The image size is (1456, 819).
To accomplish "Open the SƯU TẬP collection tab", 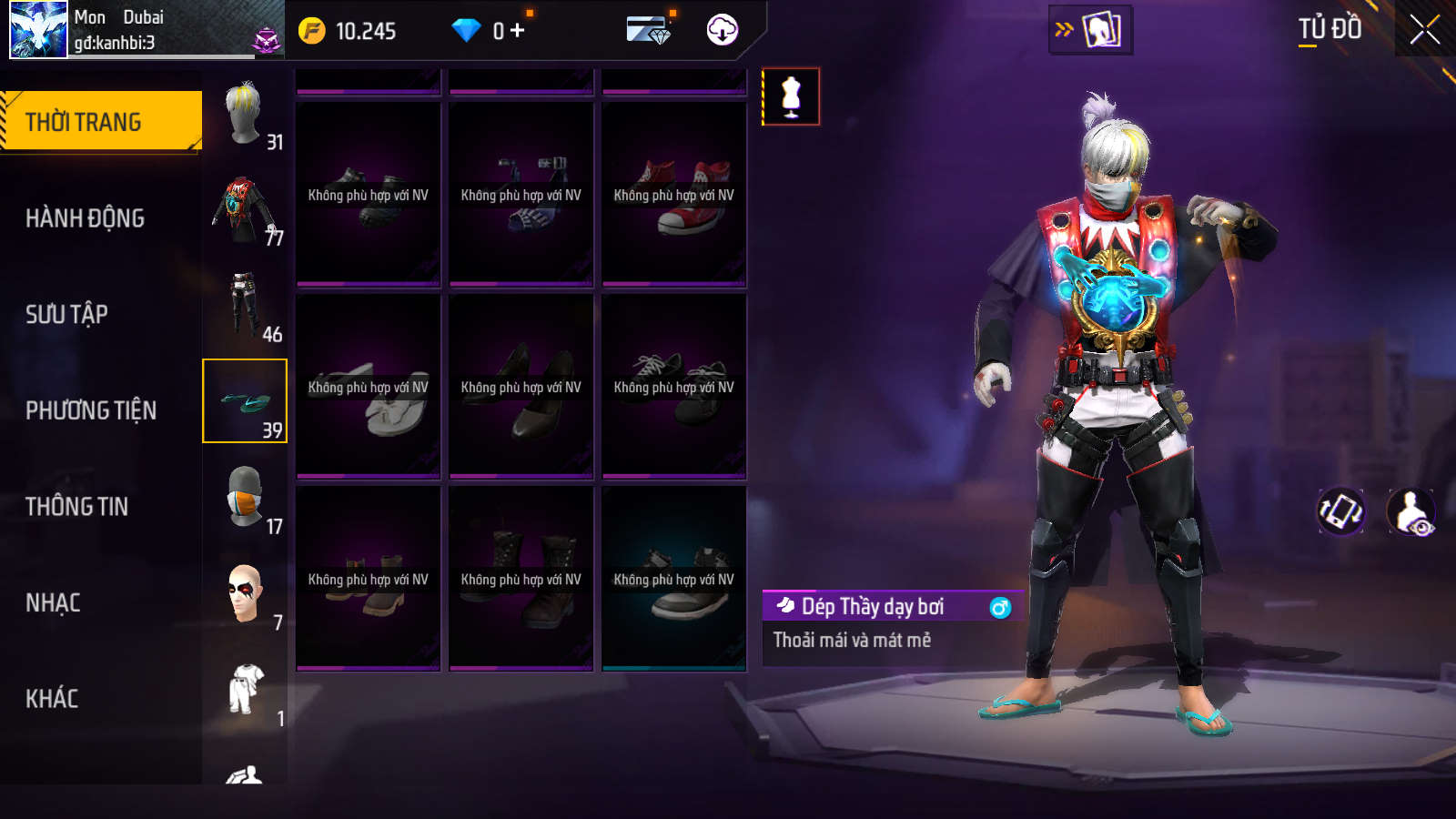I will 66,314.
